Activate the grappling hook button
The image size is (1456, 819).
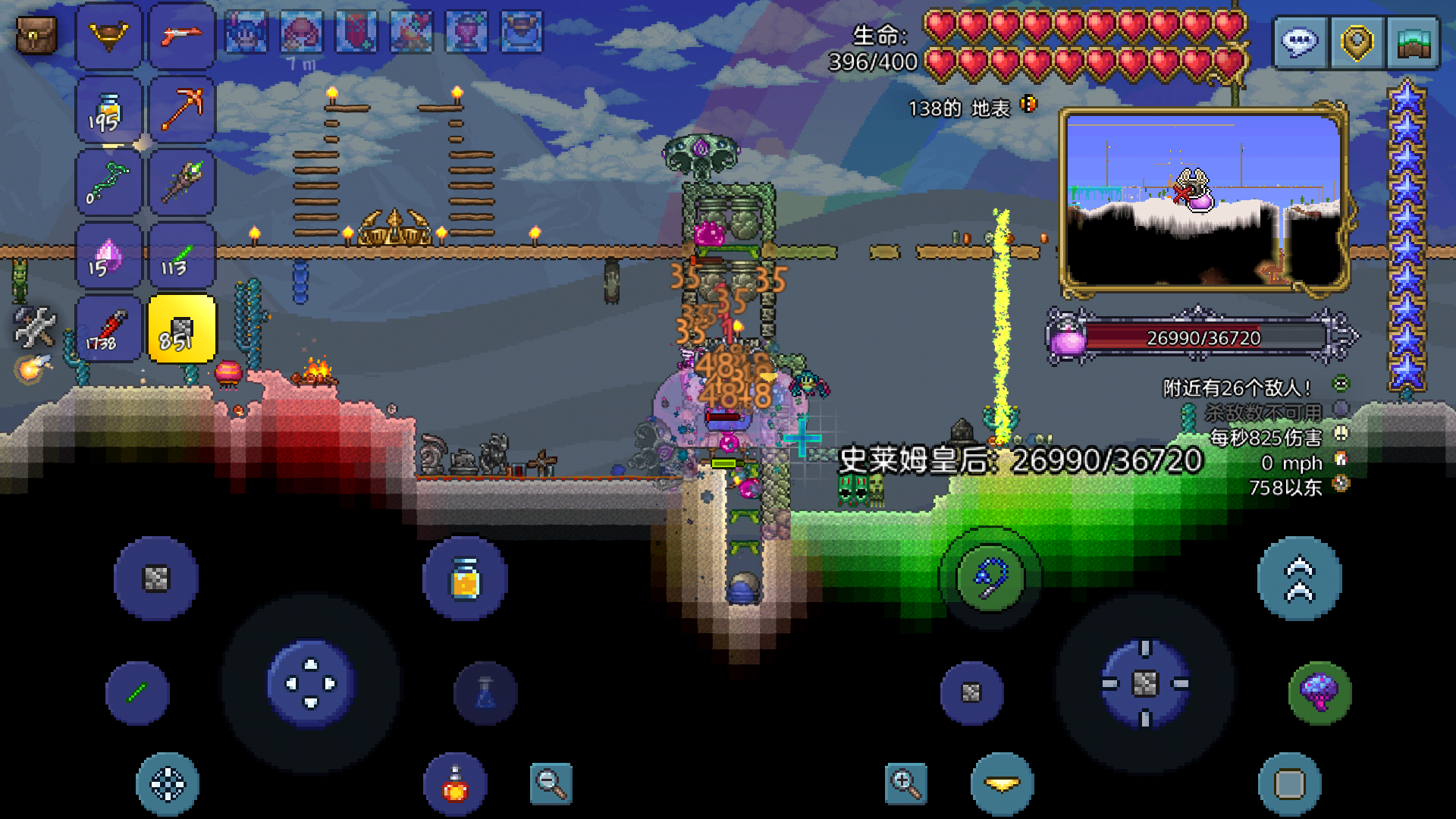990,579
